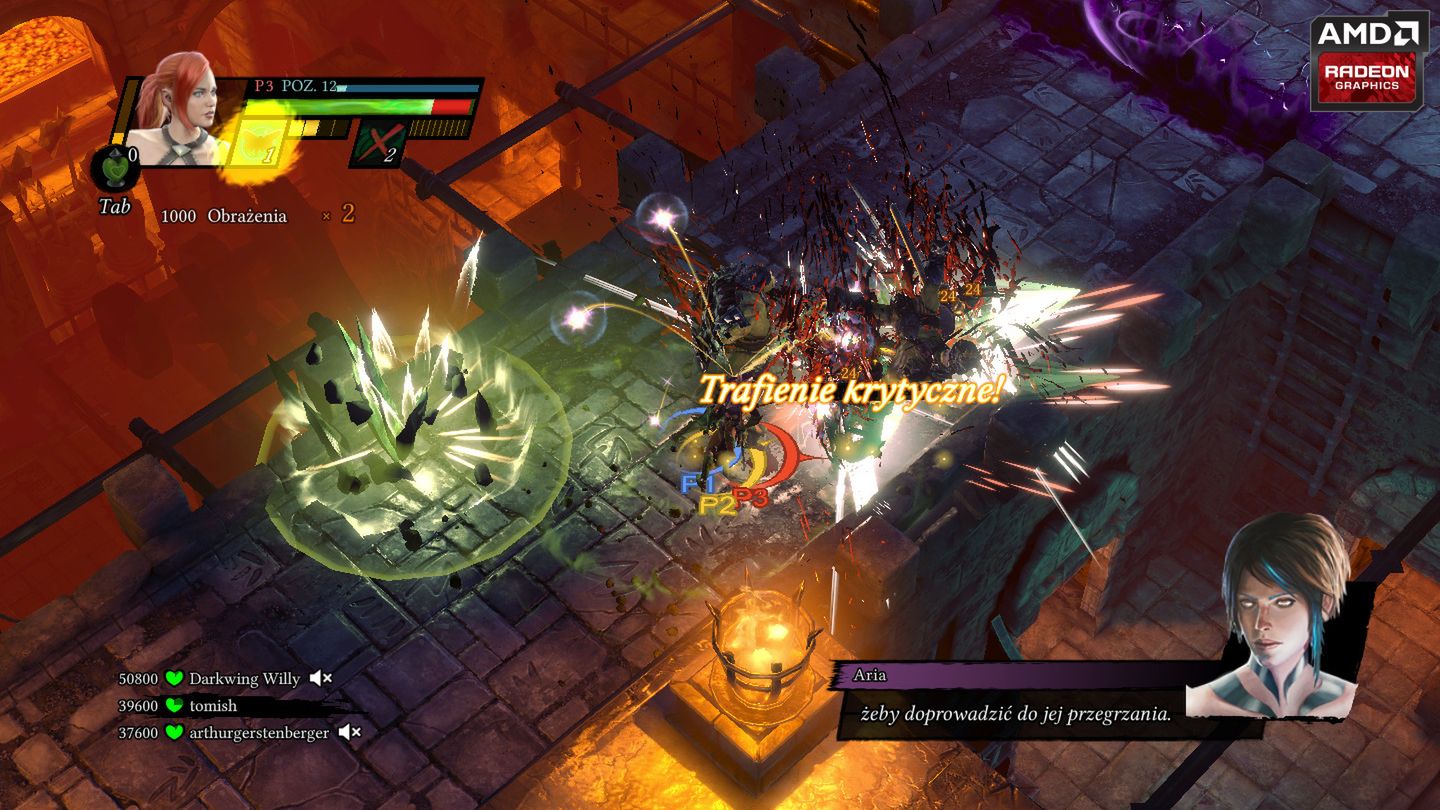
Task: Toggle the mute icon beside arthurgerstenberger
Action: point(349,733)
